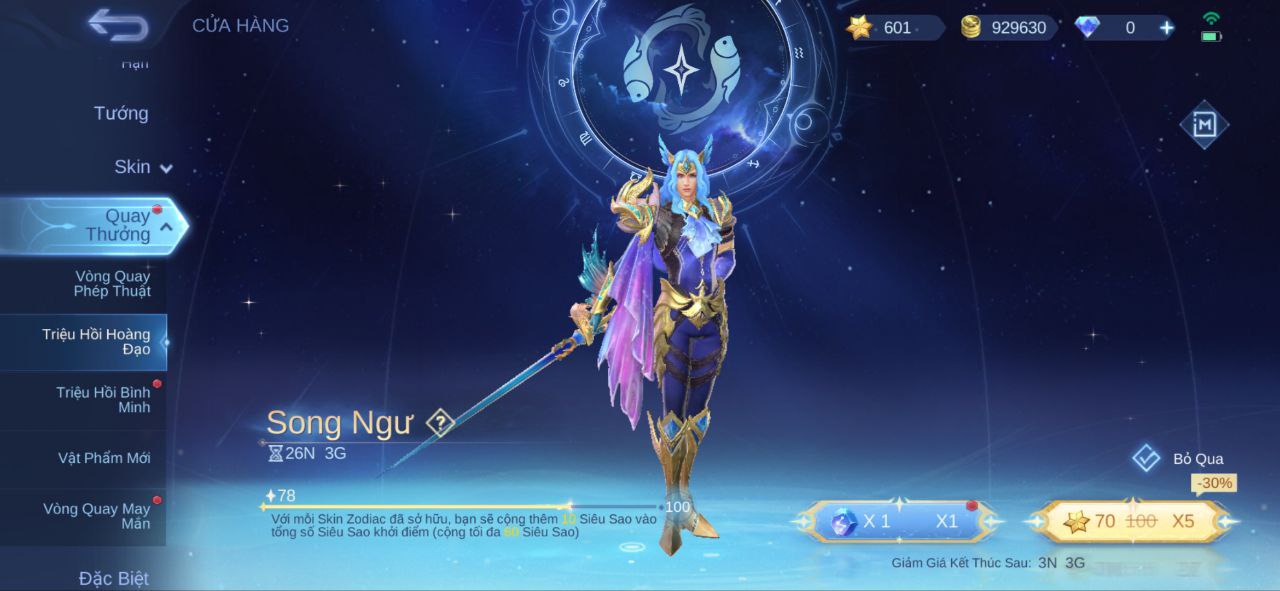Select Vòng Quay Phép Thuật
Screen dimensions: 1280x591
click(x=112, y=283)
